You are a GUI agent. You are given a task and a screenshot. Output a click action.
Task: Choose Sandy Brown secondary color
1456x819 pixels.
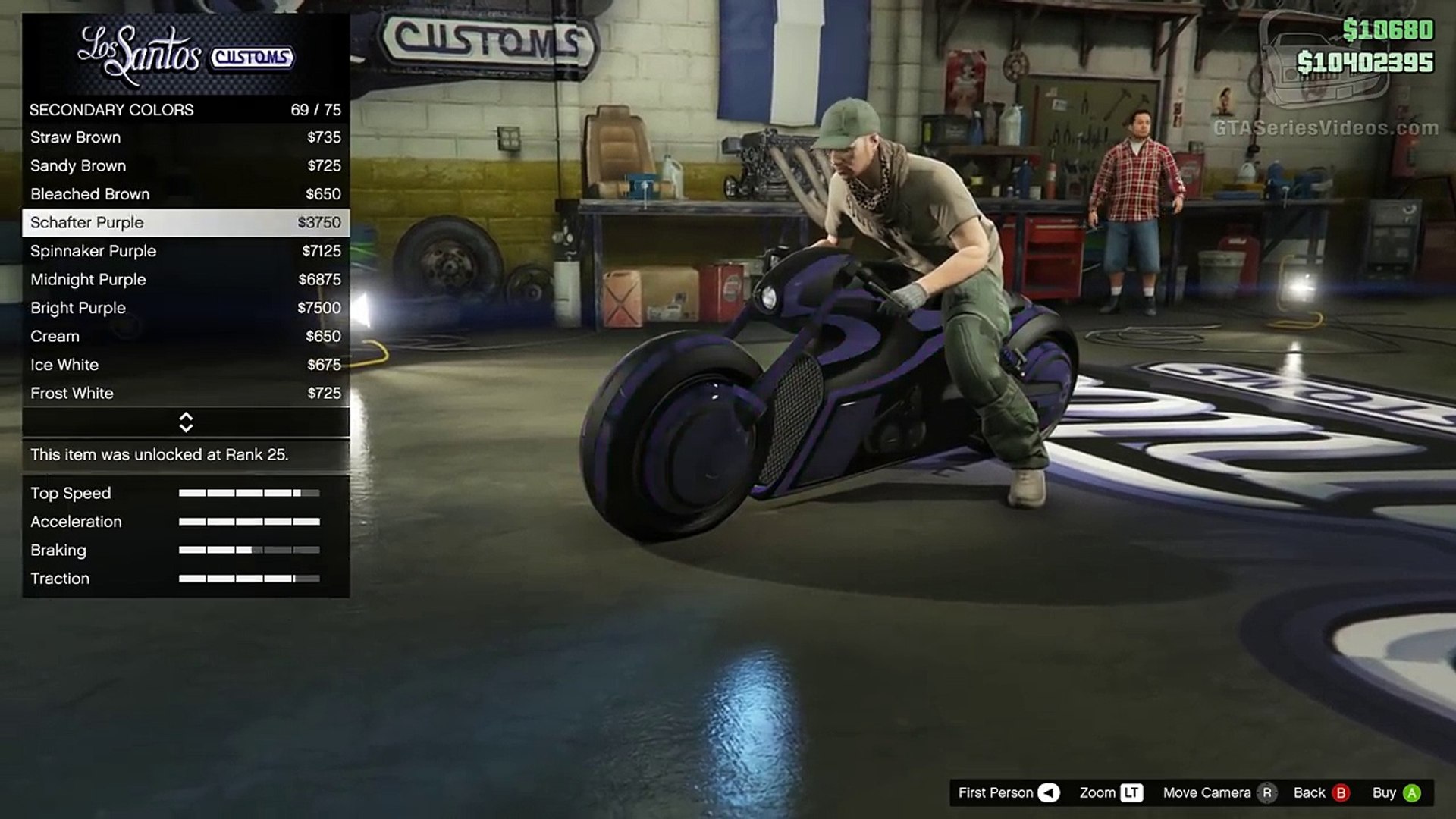pyautogui.click(x=185, y=165)
